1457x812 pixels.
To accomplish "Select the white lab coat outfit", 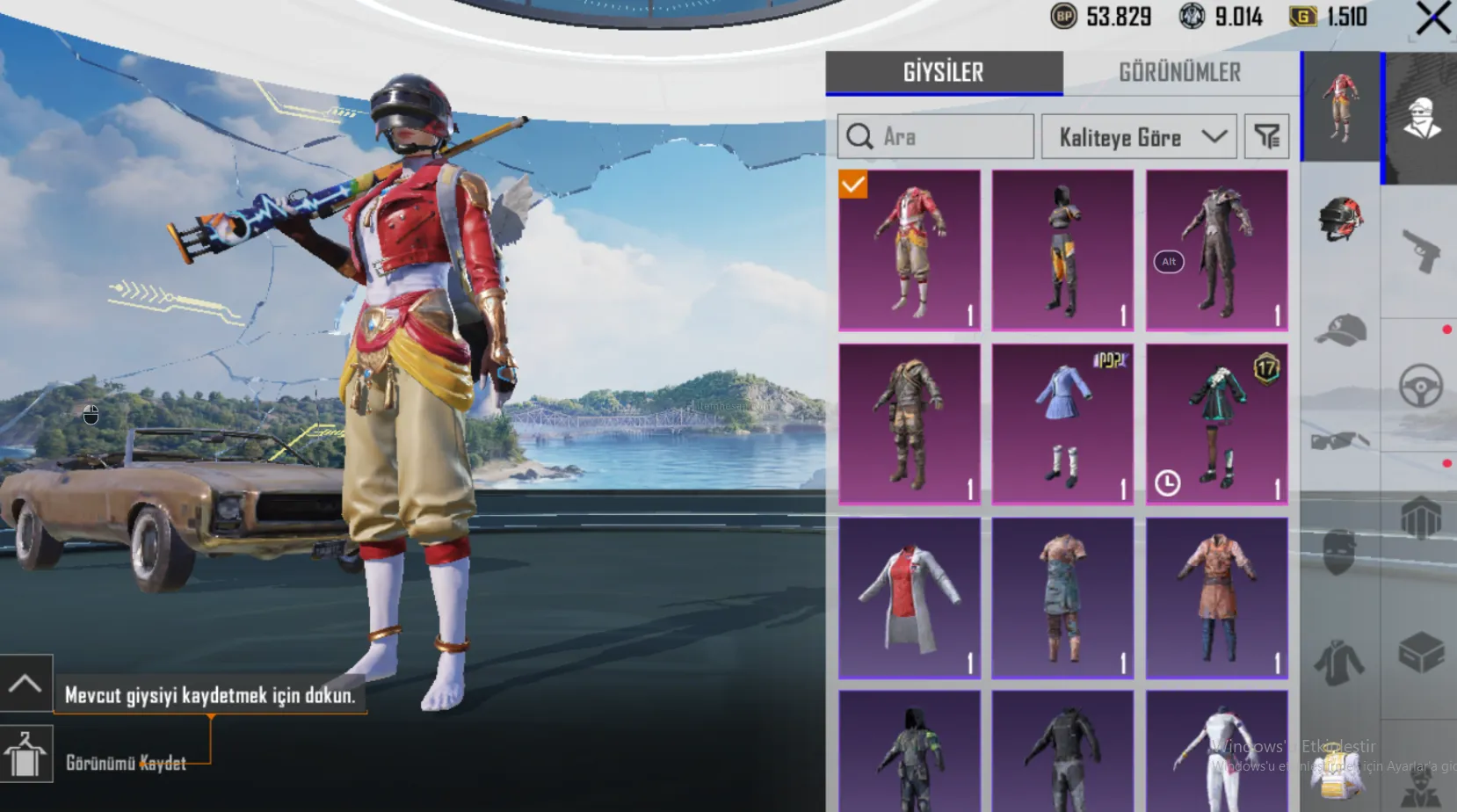I will click(910, 598).
